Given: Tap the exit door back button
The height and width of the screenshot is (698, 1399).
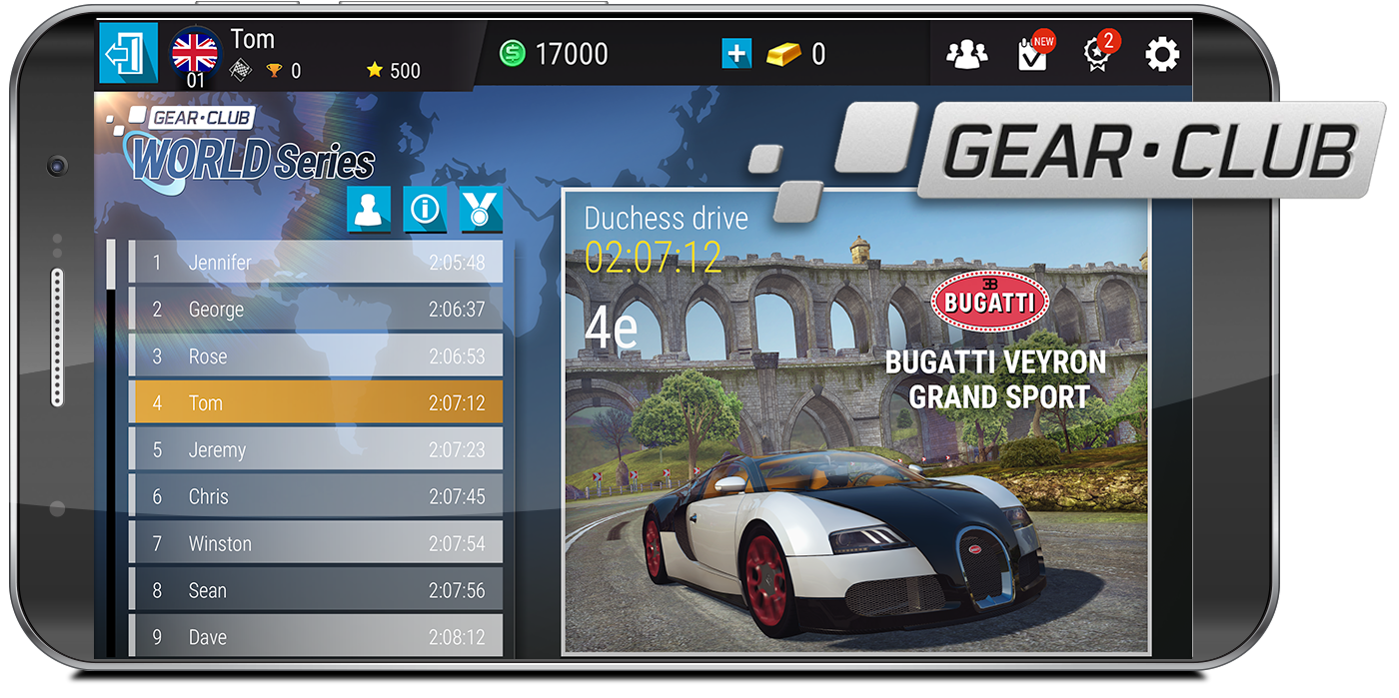Looking at the screenshot, I should pos(128,53).
